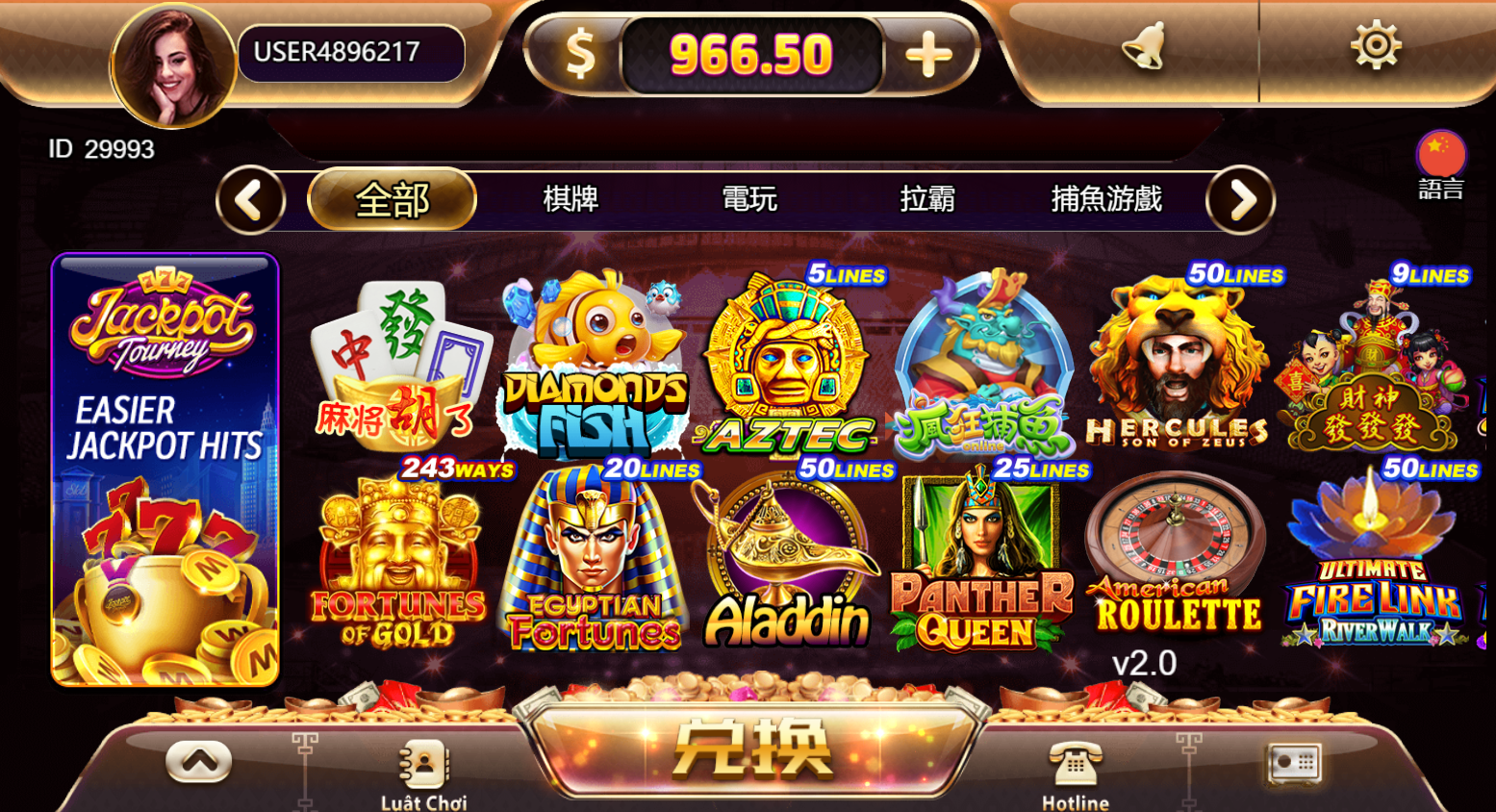Viewport: 1496px width, 812px height.
Task: Collapse the bottom bar with the arrow icon
Action: click(197, 760)
